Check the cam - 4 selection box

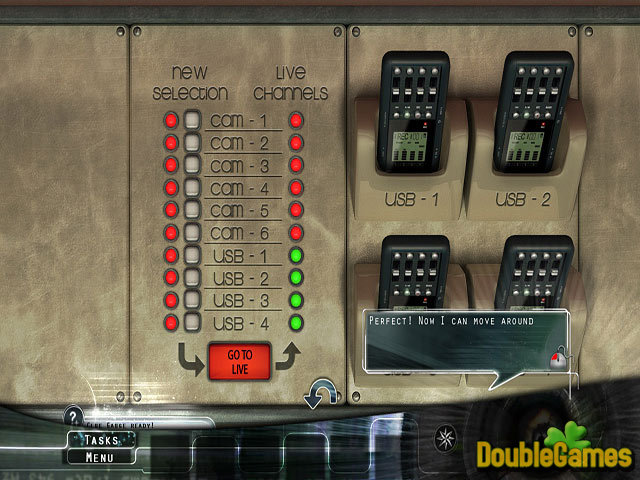click(192, 188)
